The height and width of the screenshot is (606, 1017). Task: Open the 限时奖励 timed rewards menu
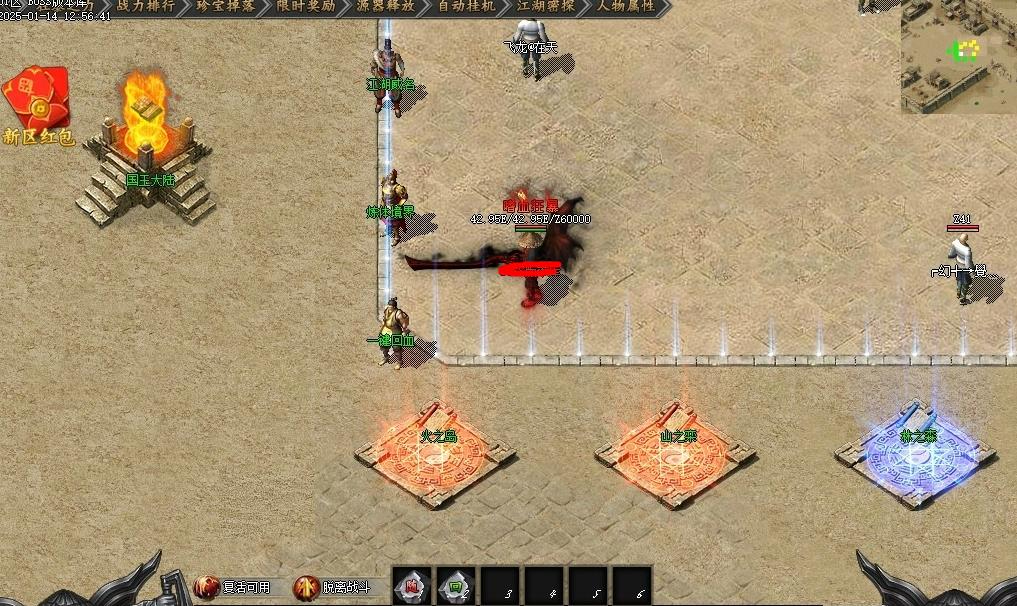pos(307,6)
